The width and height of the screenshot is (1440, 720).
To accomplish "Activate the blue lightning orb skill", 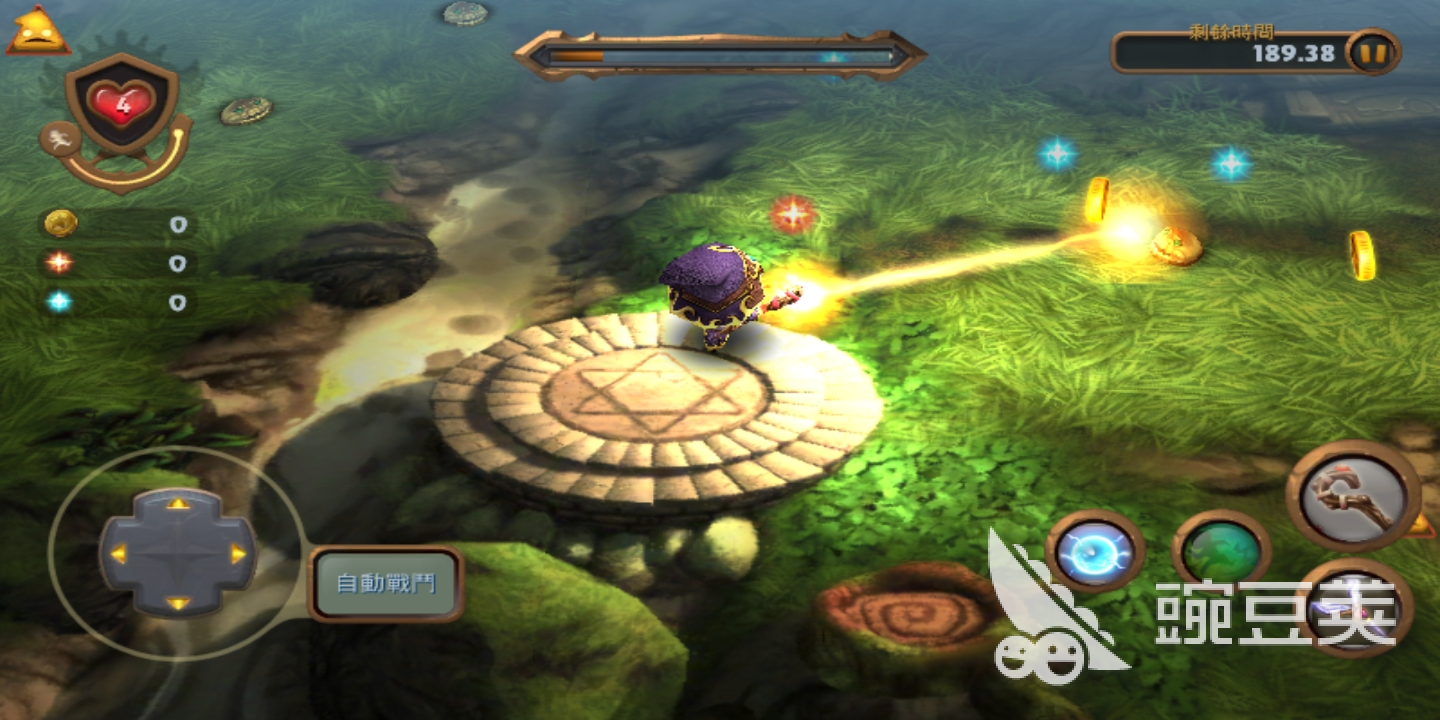I will [x=1095, y=551].
